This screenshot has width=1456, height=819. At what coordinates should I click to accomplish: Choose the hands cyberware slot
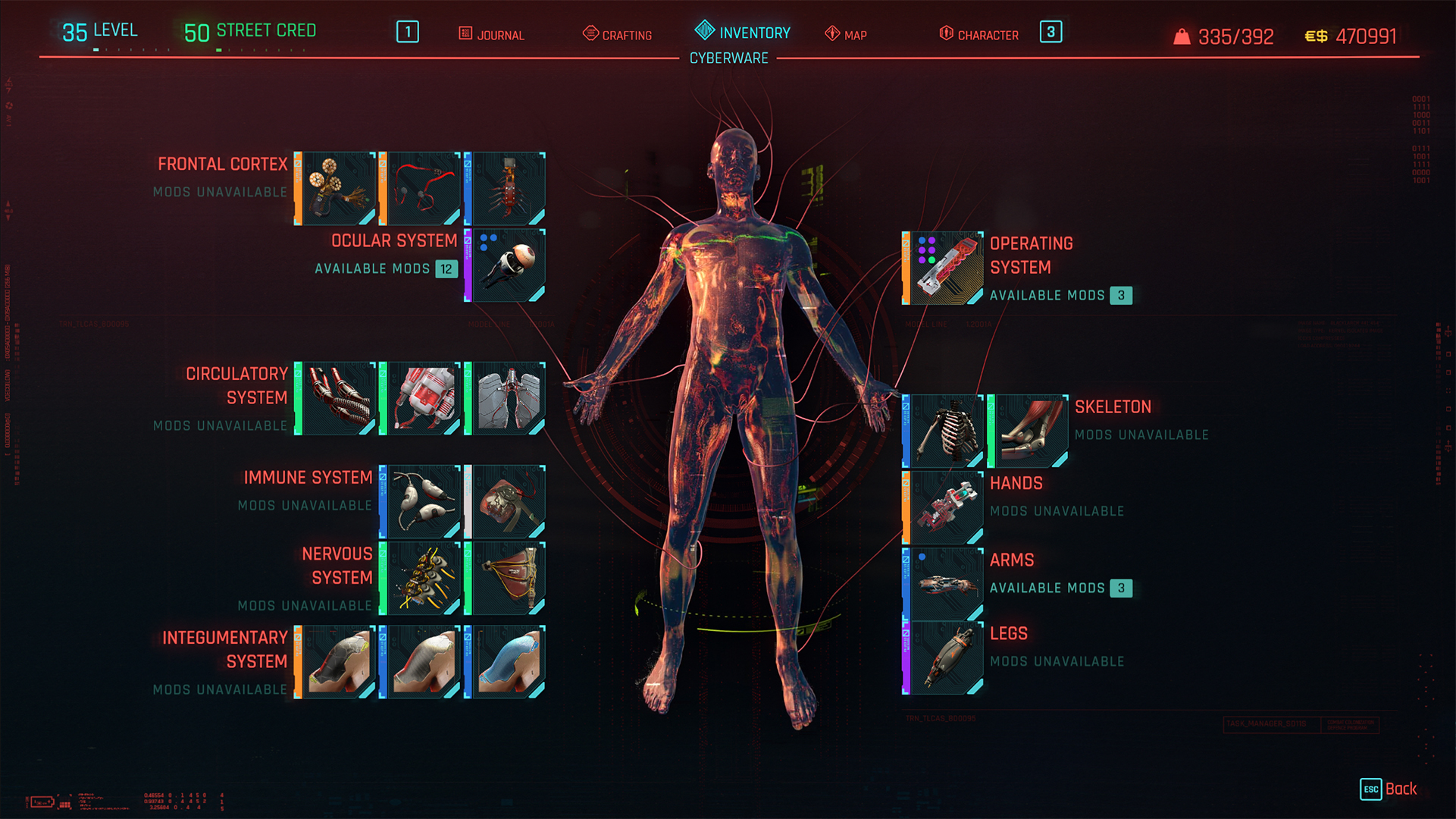coord(944,507)
